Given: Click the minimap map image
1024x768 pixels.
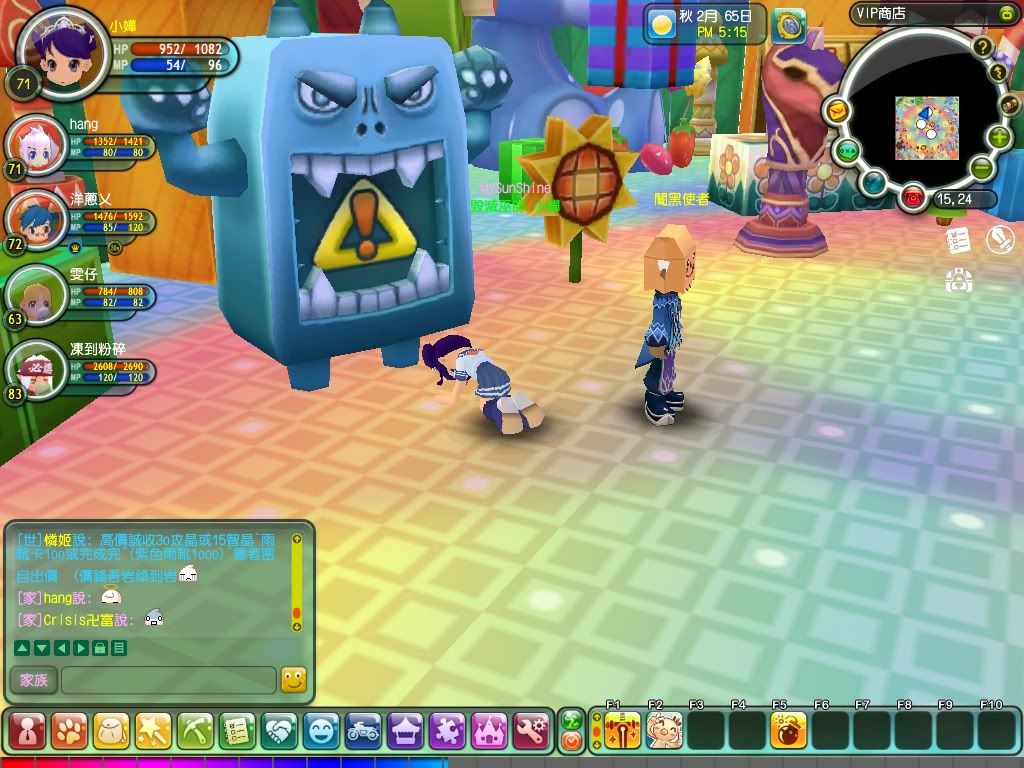Looking at the screenshot, I should [x=926, y=127].
